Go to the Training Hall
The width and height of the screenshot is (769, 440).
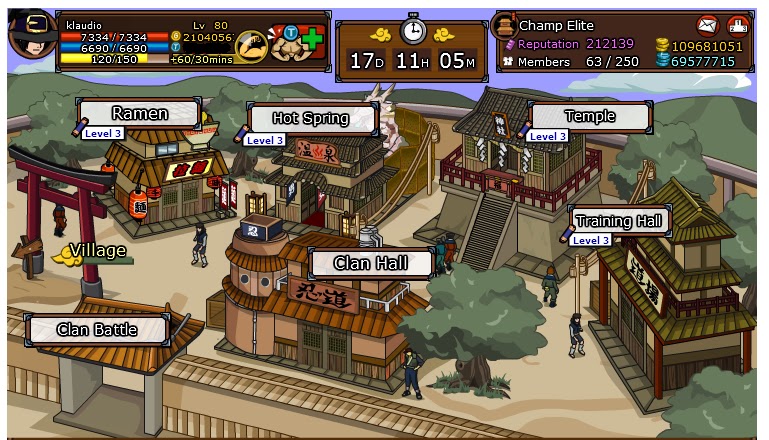(x=619, y=221)
